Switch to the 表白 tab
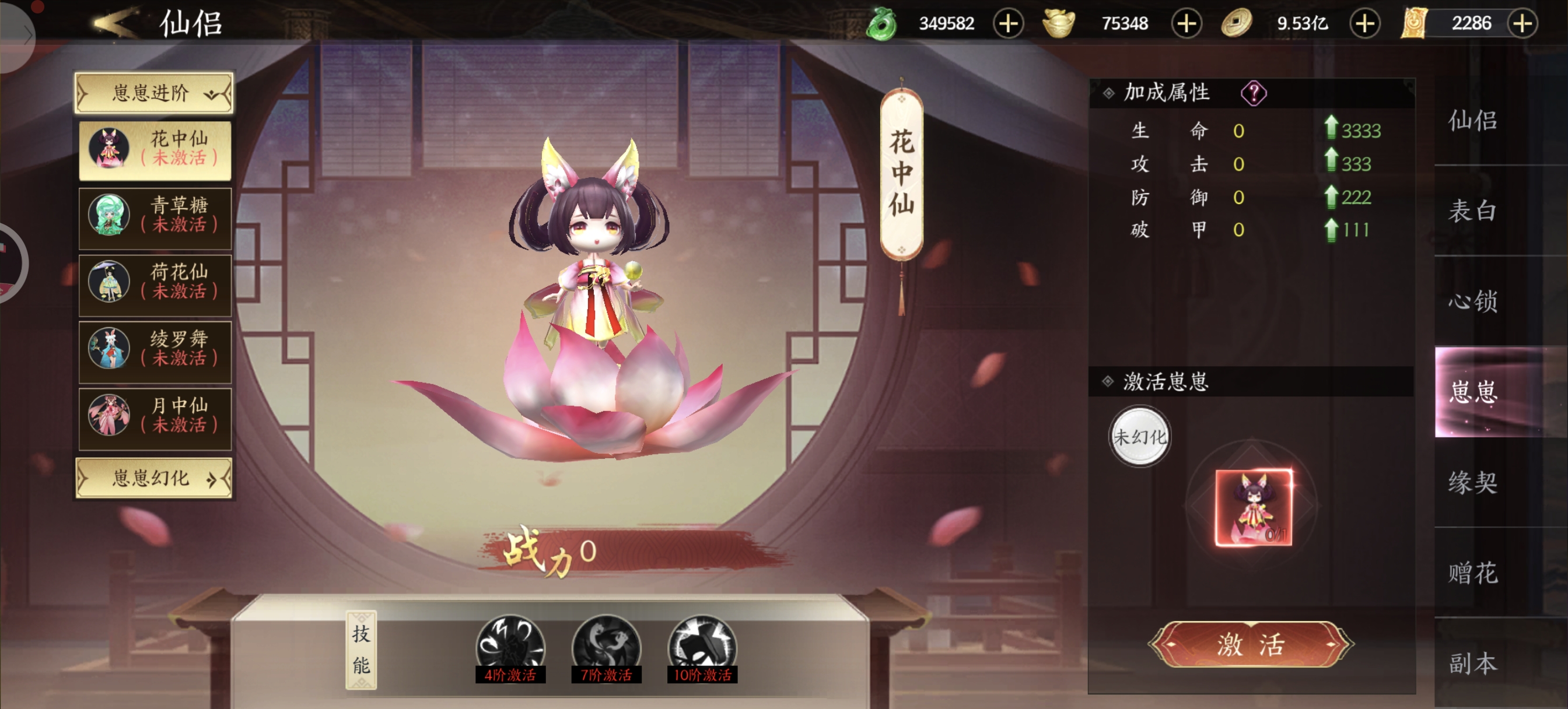 1472,210
